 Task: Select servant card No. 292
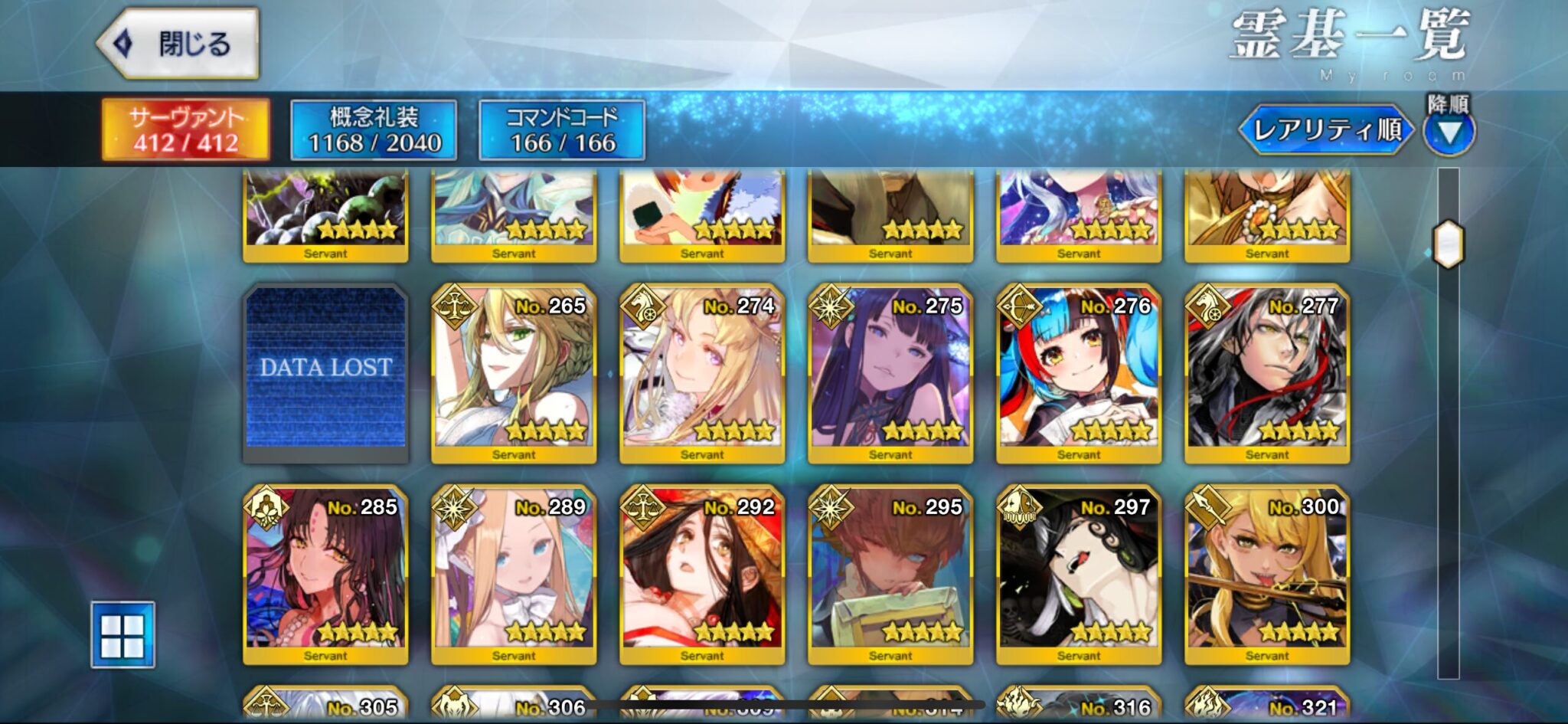702,574
